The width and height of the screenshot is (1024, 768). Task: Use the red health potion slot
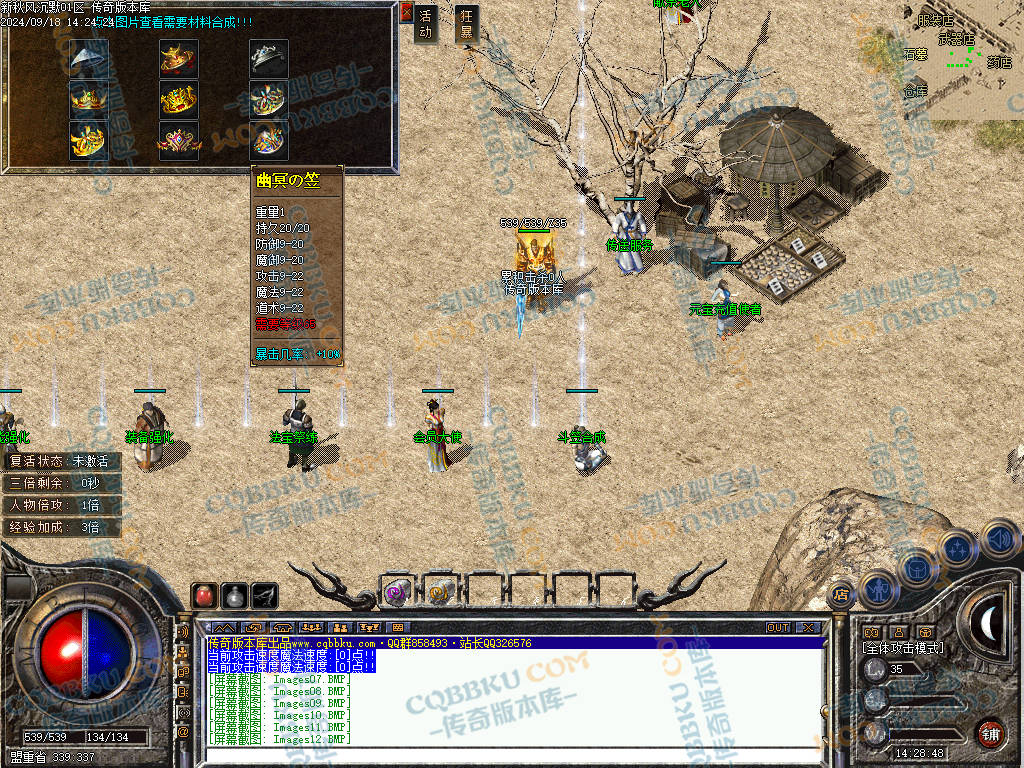tap(205, 595)
